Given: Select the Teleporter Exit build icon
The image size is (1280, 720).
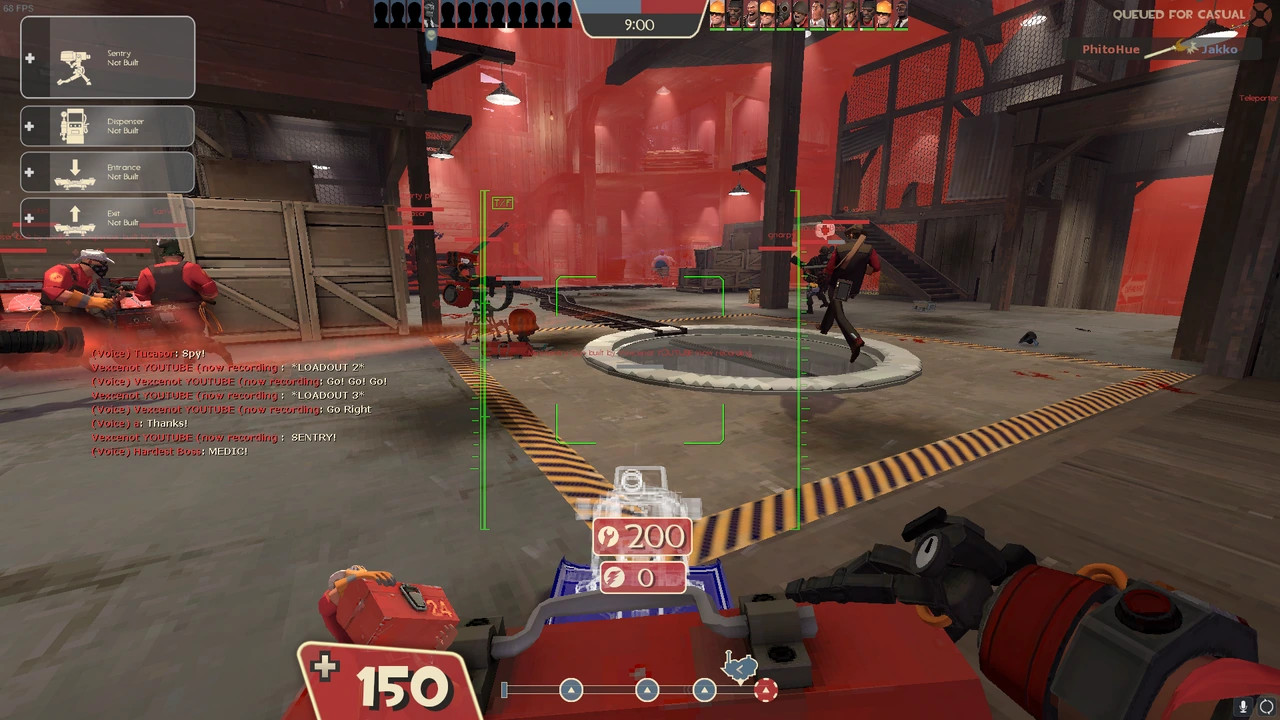Looking at the screenshot, I should click(x=107, y=218).
